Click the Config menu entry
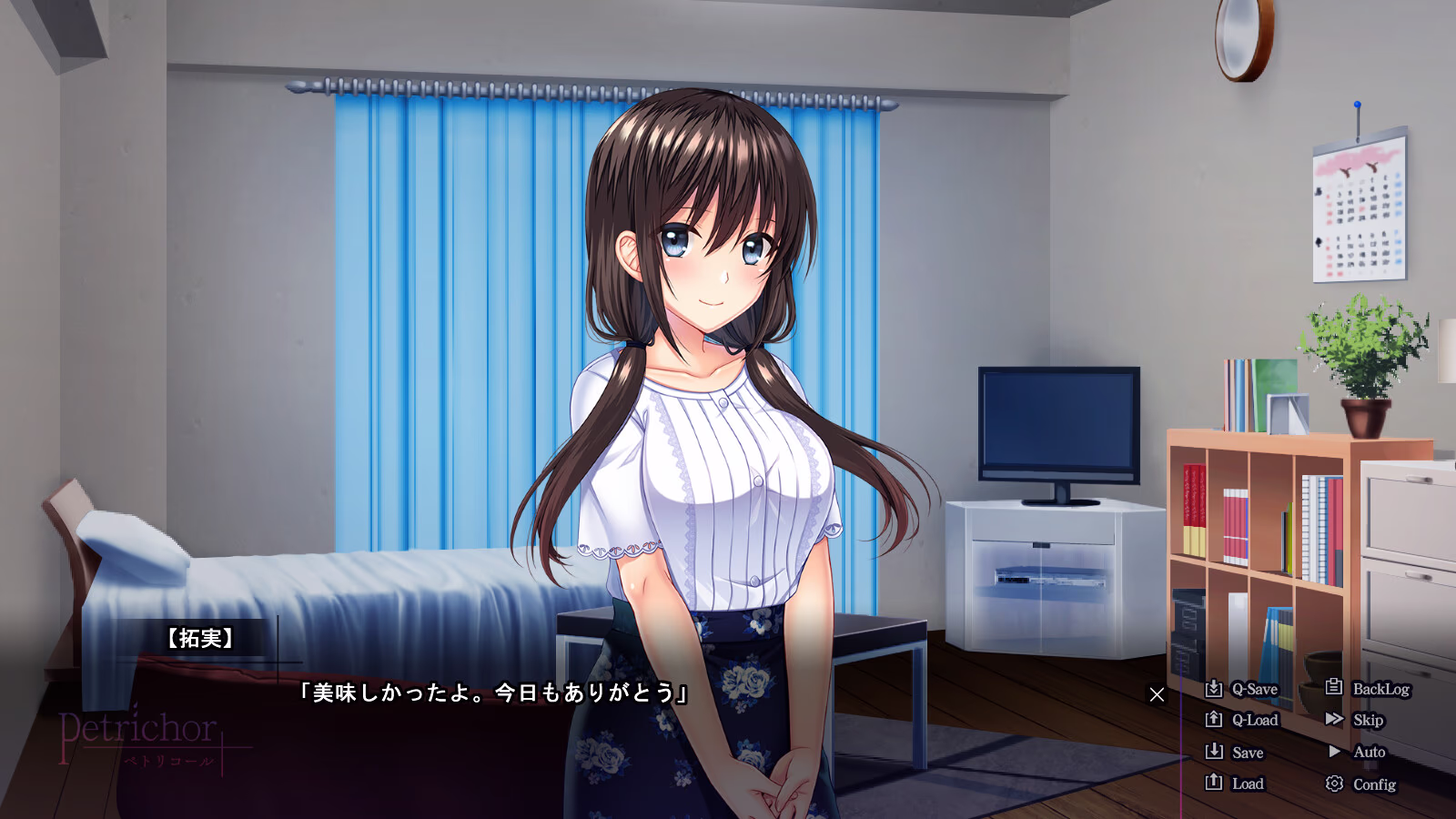Image resolution: width=1456 pixels, height=819 pixels. pos(1374,784)
